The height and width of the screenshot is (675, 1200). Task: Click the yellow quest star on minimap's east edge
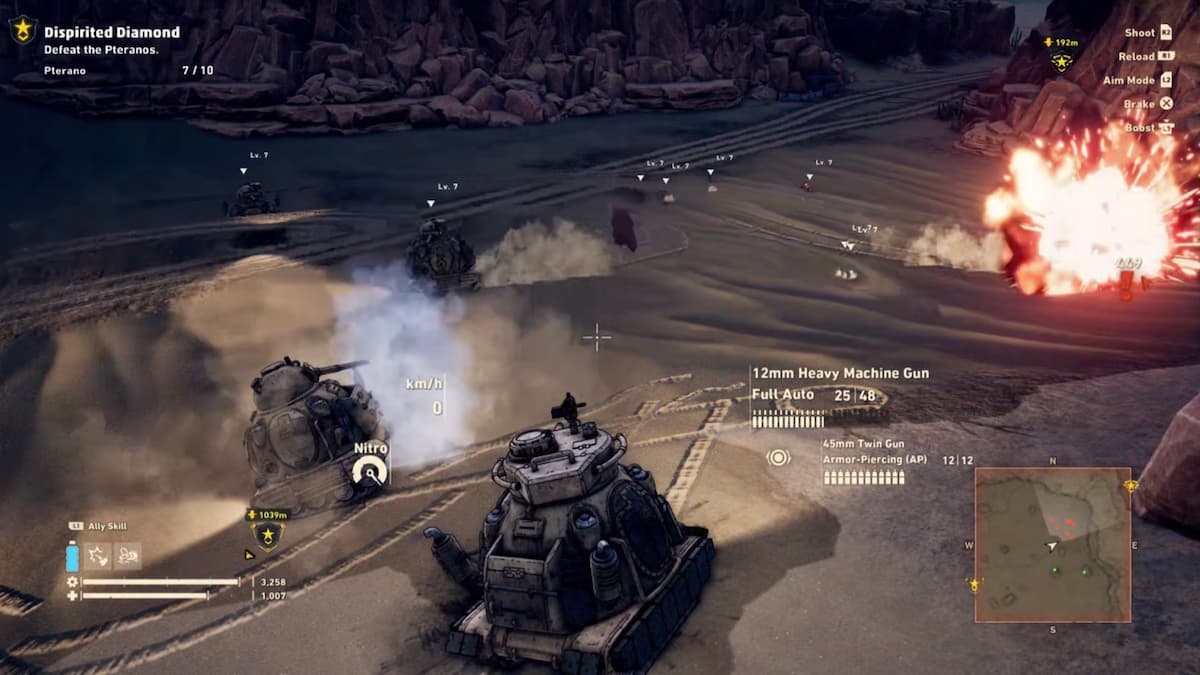pos(1130,486)
